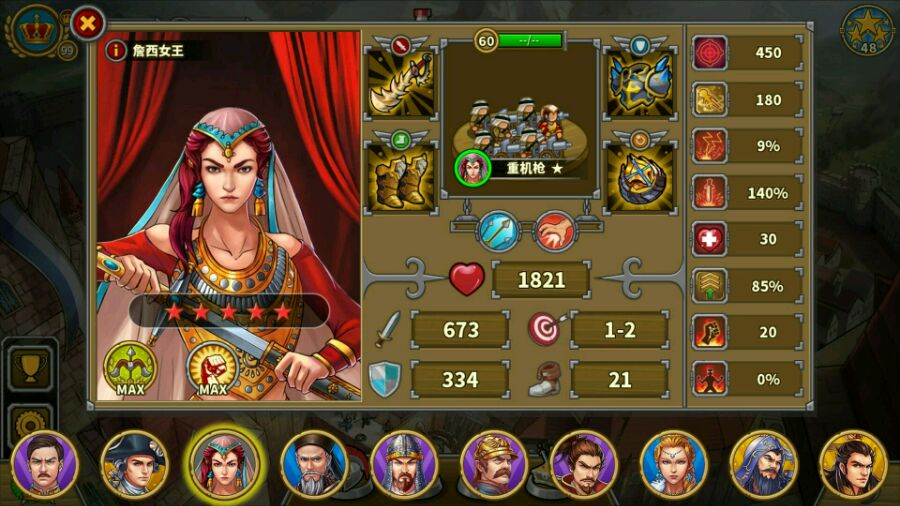900x506 pixels.
Task: Click the star badge showing 48
Action: pos(867,32)
